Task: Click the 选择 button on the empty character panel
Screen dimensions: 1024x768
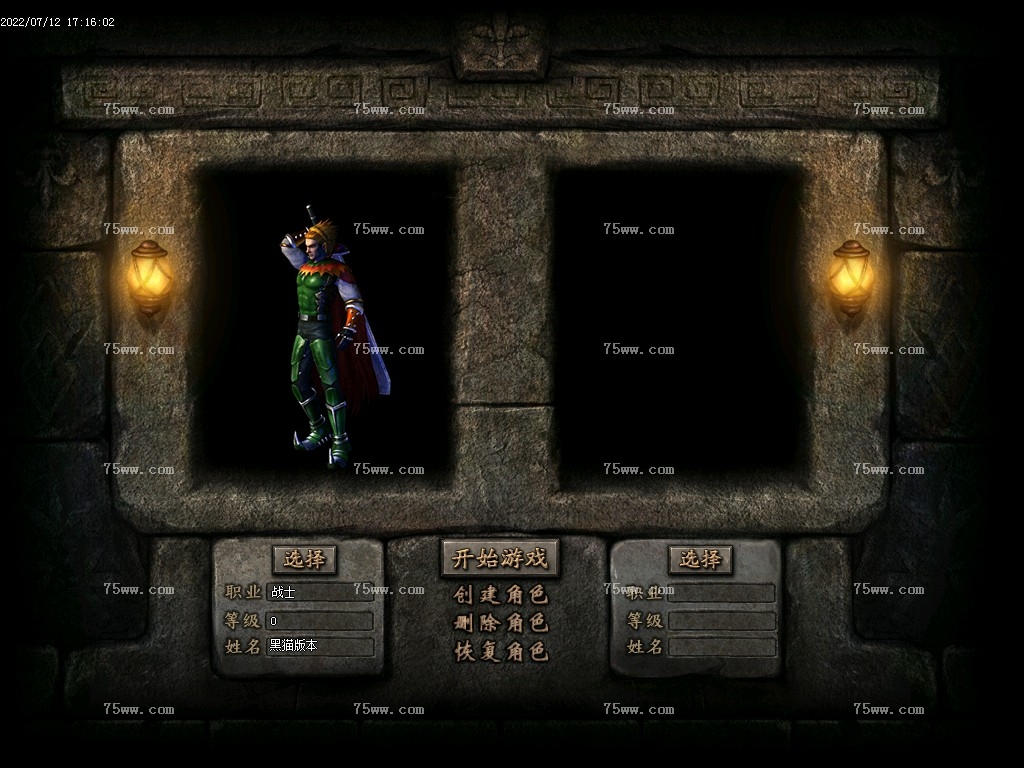Action: [700, 559]
